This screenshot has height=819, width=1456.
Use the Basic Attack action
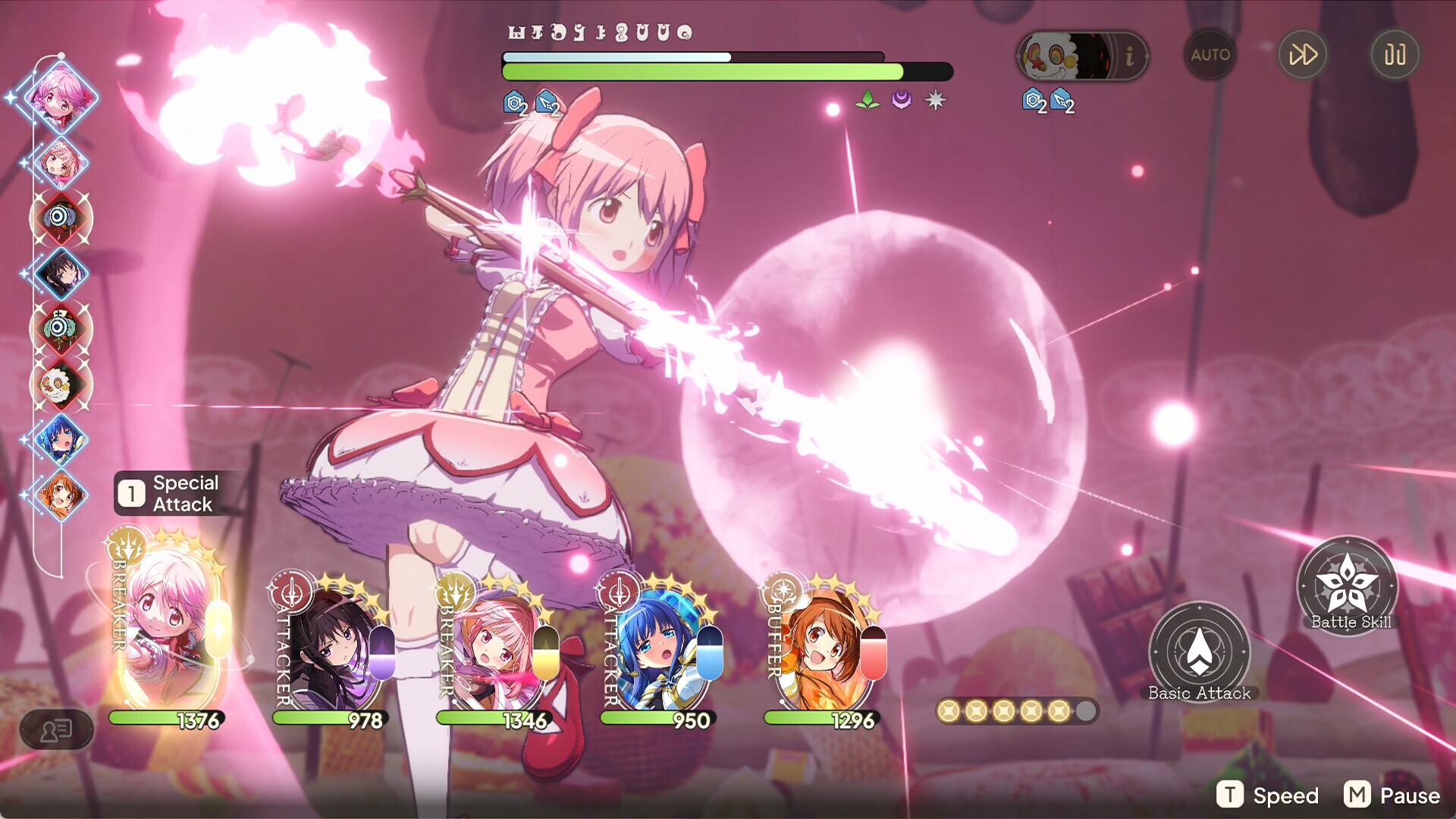[1199, 651]
